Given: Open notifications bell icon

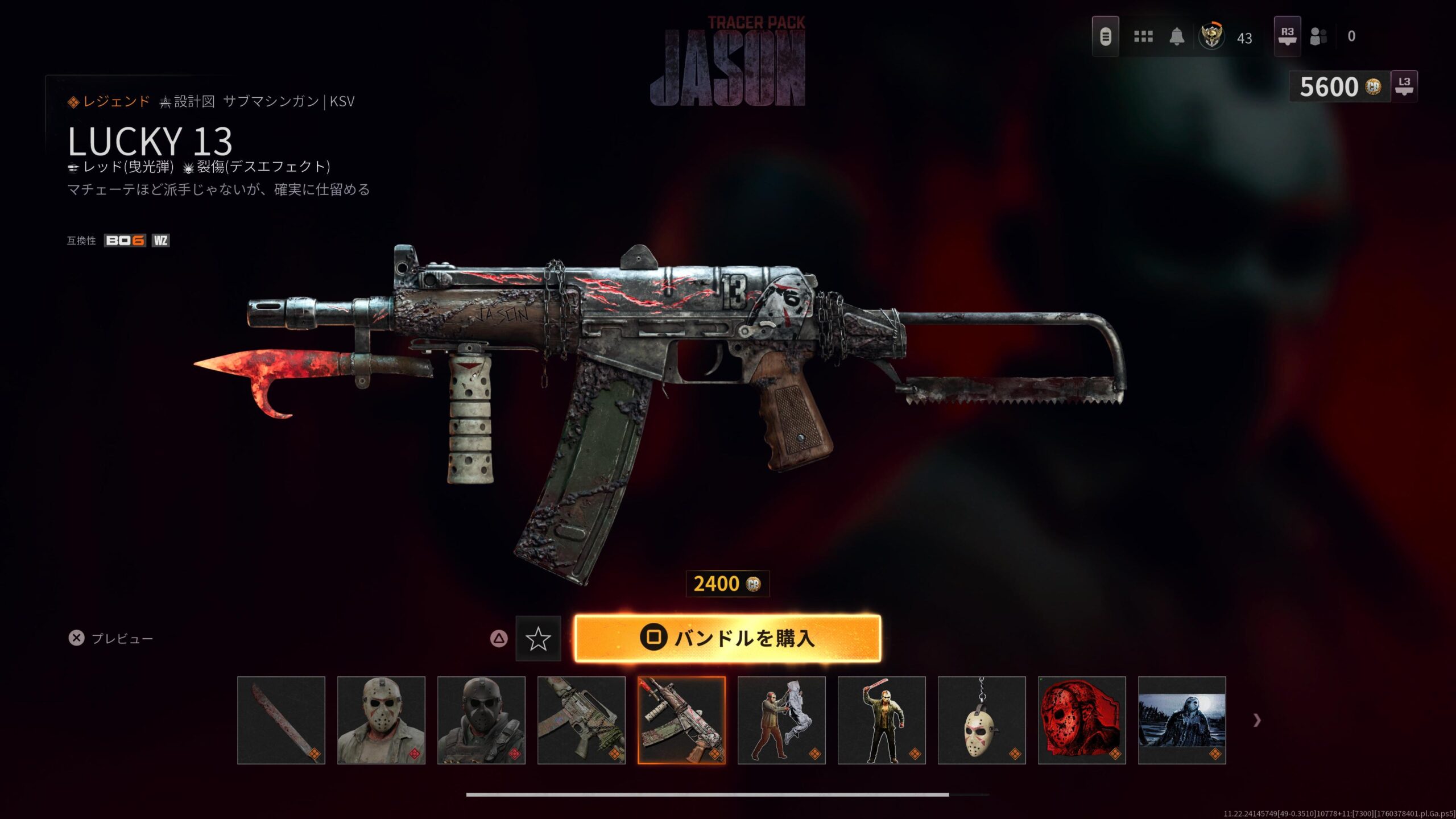Looking at the screenshot, I should pyautogui.click(x=1177, y=37).
